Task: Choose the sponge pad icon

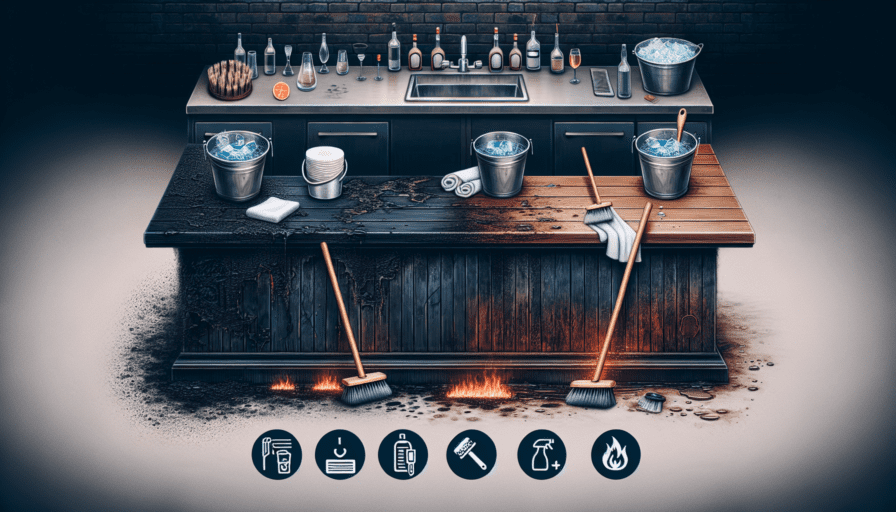Action: pos(338,455)
